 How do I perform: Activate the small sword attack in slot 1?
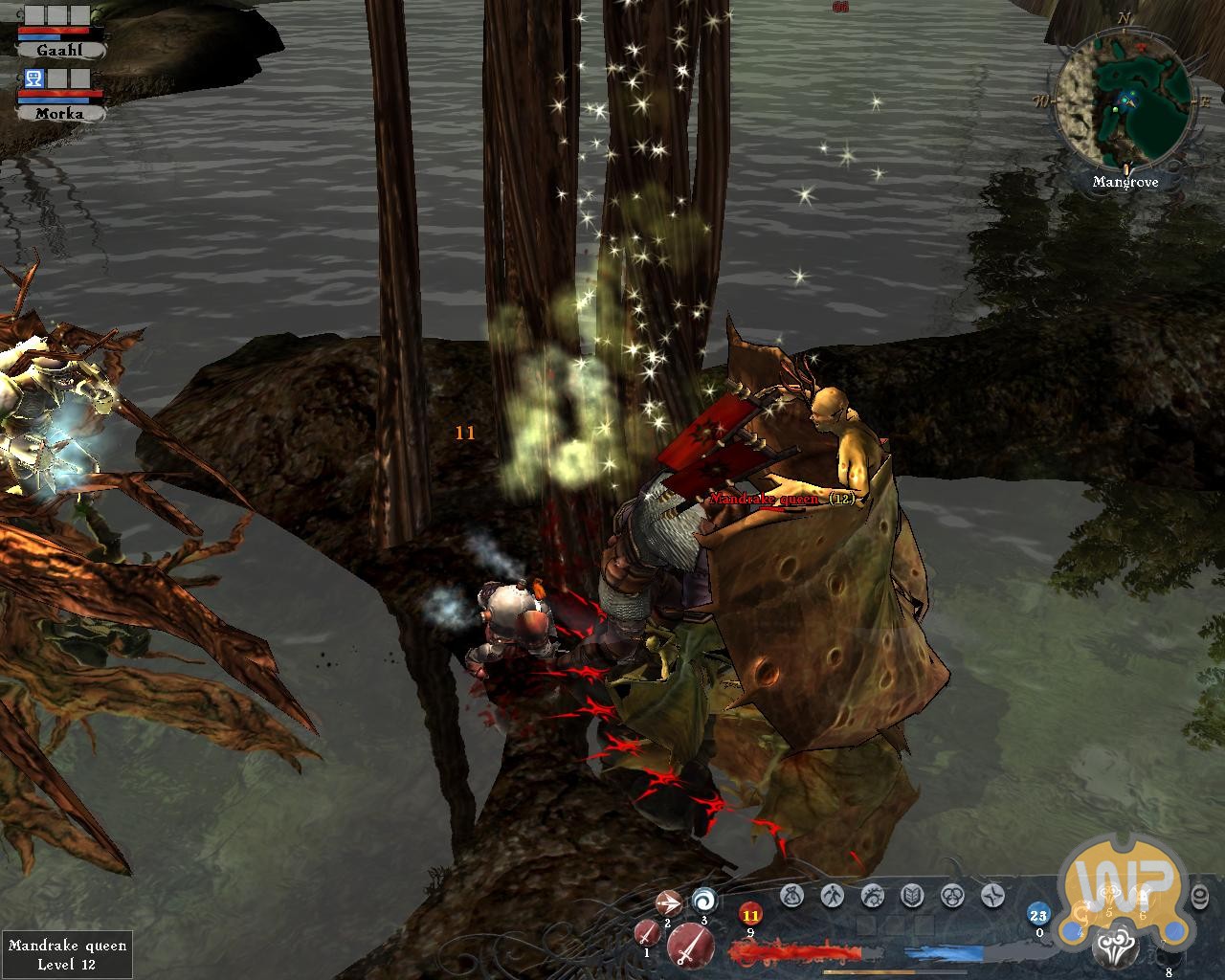[647, 933]
